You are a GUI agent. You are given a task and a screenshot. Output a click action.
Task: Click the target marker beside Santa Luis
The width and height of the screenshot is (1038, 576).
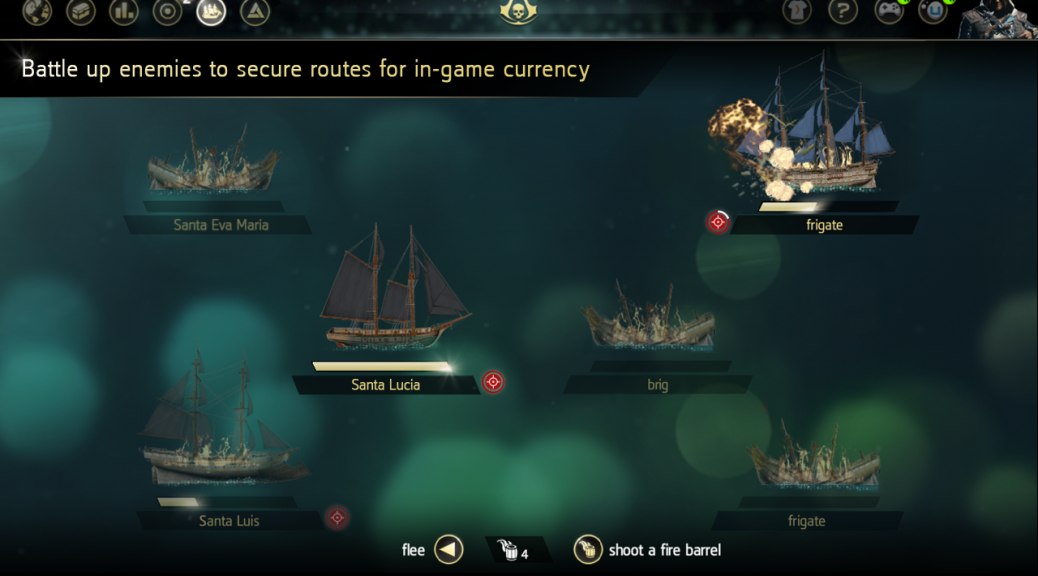point(337,518)
